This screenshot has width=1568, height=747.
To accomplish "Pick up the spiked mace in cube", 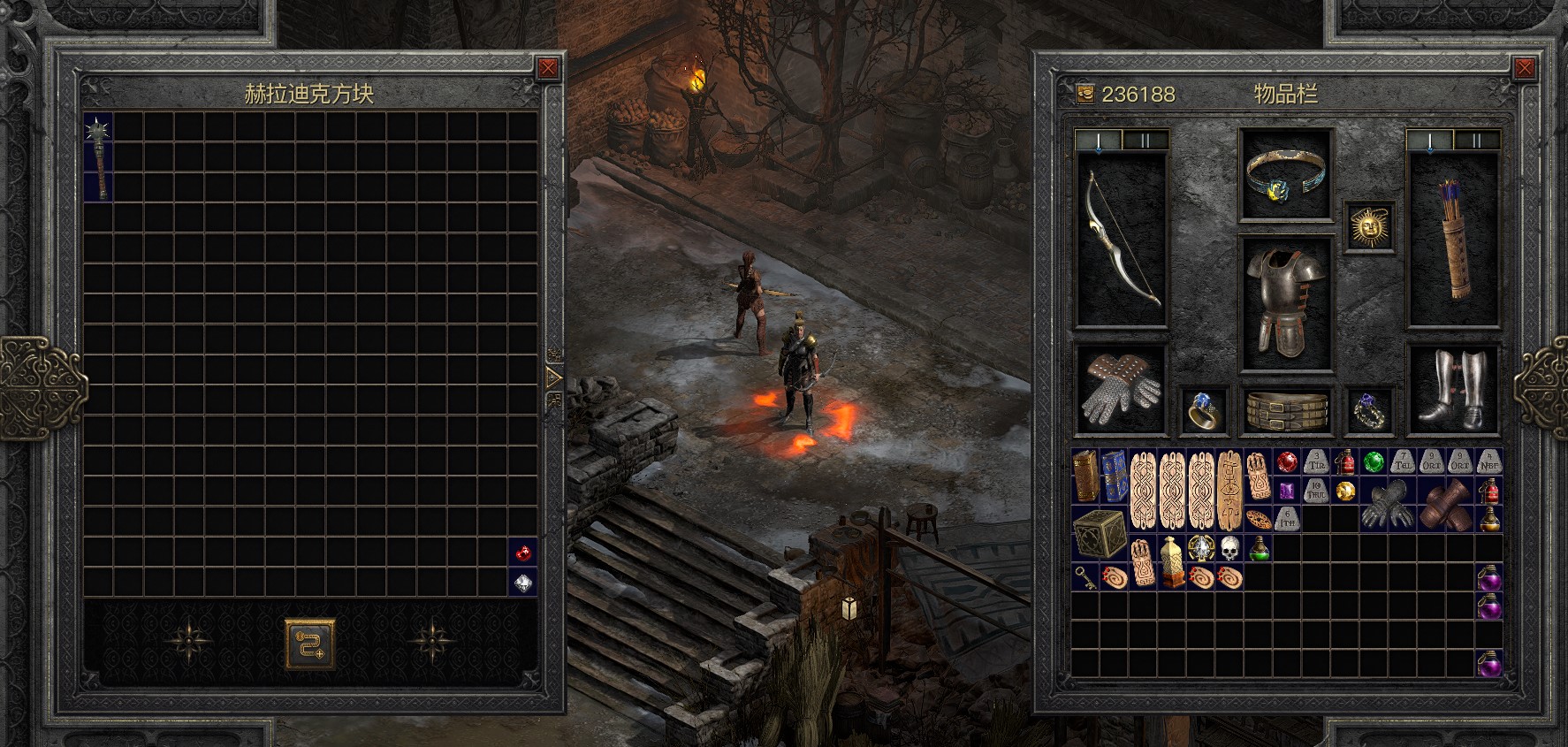I will [x=99, y=156].
